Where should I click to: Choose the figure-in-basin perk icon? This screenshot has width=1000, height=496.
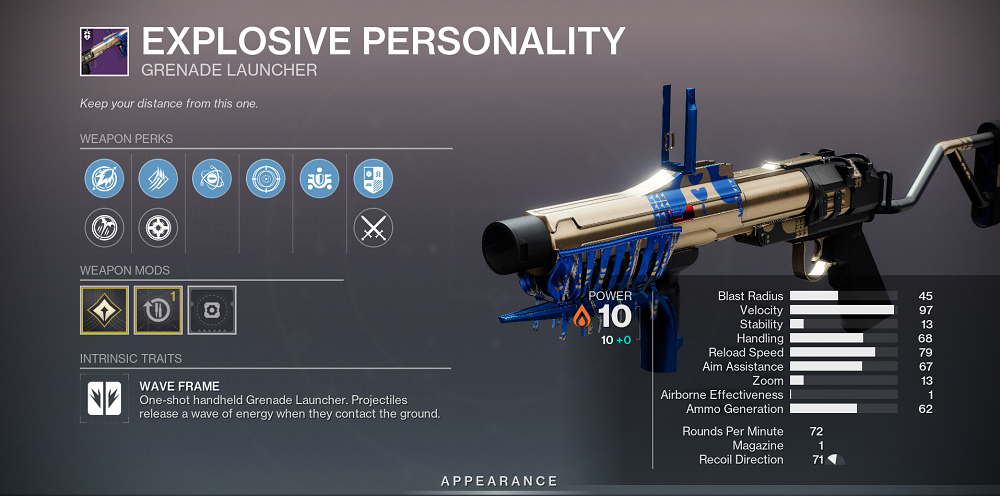pos(319,179)
